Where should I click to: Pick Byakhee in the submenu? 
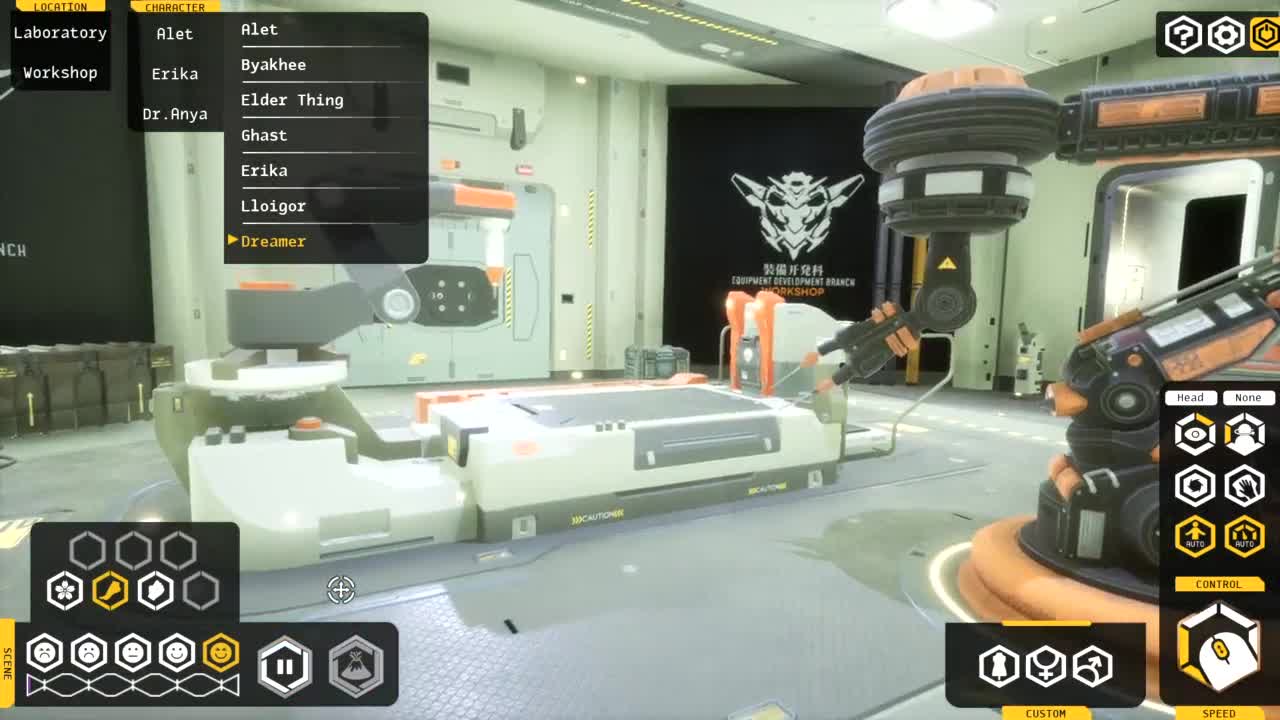[274, 65]
